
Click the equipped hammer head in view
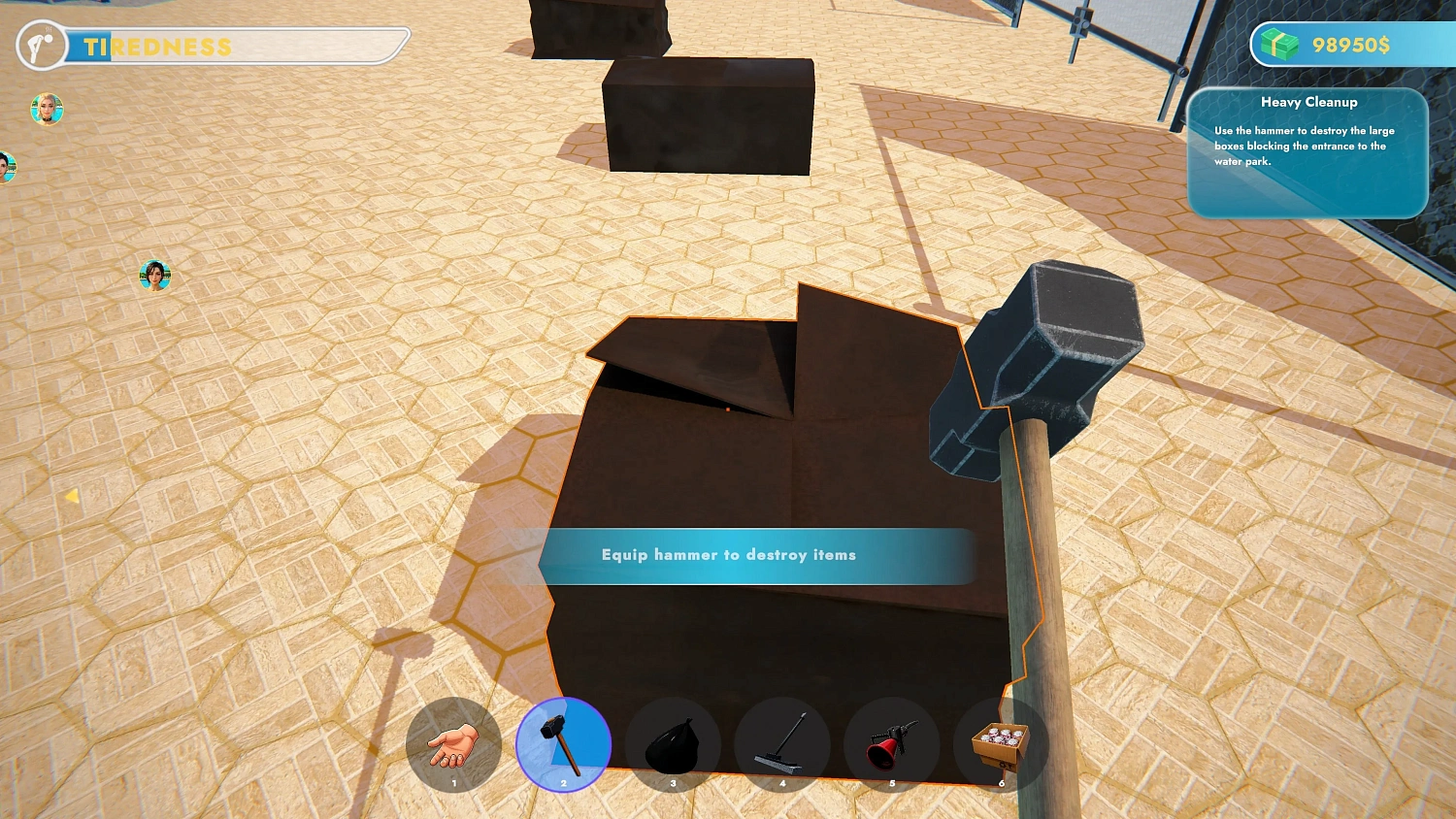pyautogui.click(x=1048, y=359)
